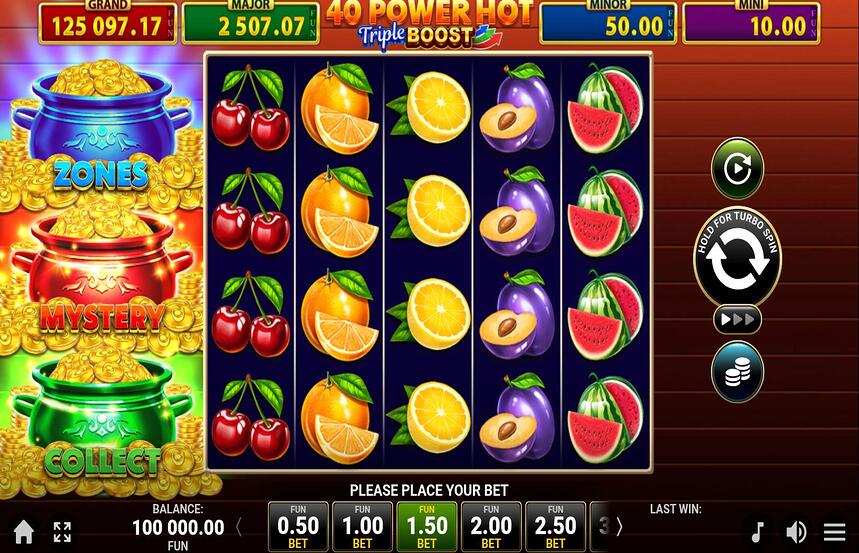Image resolution: width=859 pixels, height=553 pixels.
Task: Spin the reels with the big spin button
Action: pyautogui.click(x=737, y=258)
